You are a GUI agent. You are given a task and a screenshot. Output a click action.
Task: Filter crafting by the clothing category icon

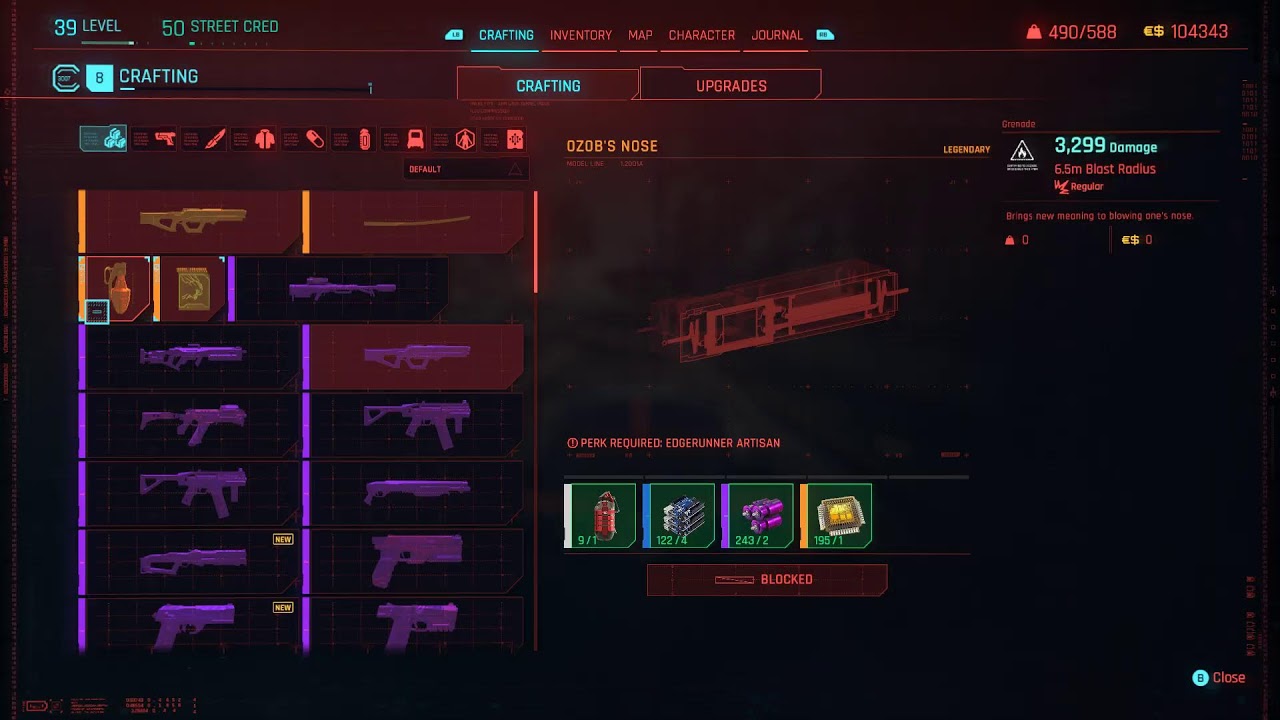(263, 139)
